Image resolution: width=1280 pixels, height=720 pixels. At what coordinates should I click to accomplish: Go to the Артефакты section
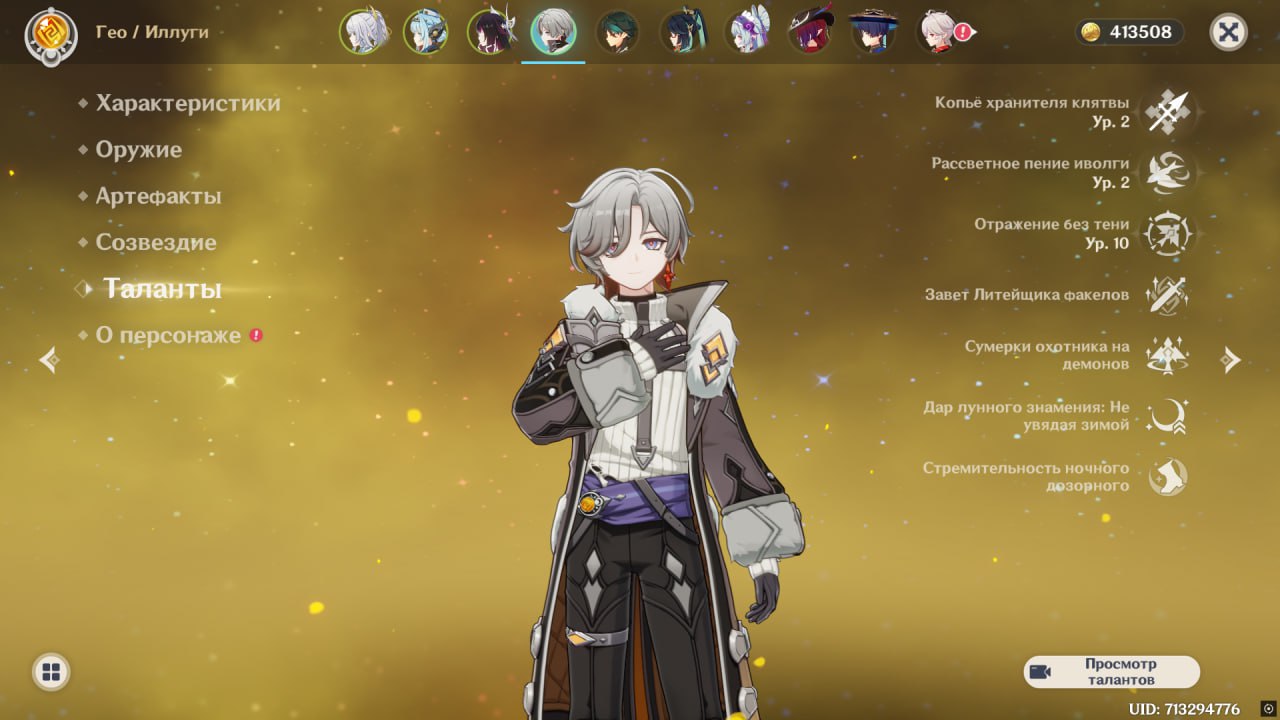point(158,196)
